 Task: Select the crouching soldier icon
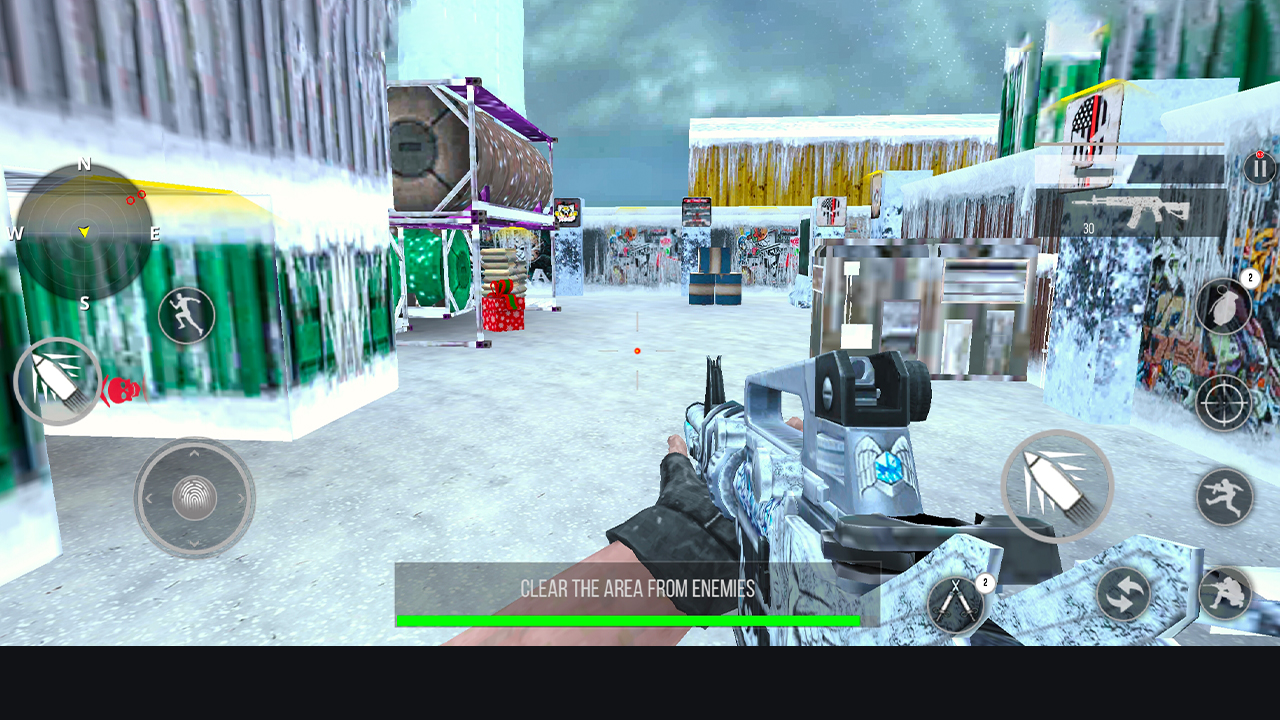point(1226,593)
